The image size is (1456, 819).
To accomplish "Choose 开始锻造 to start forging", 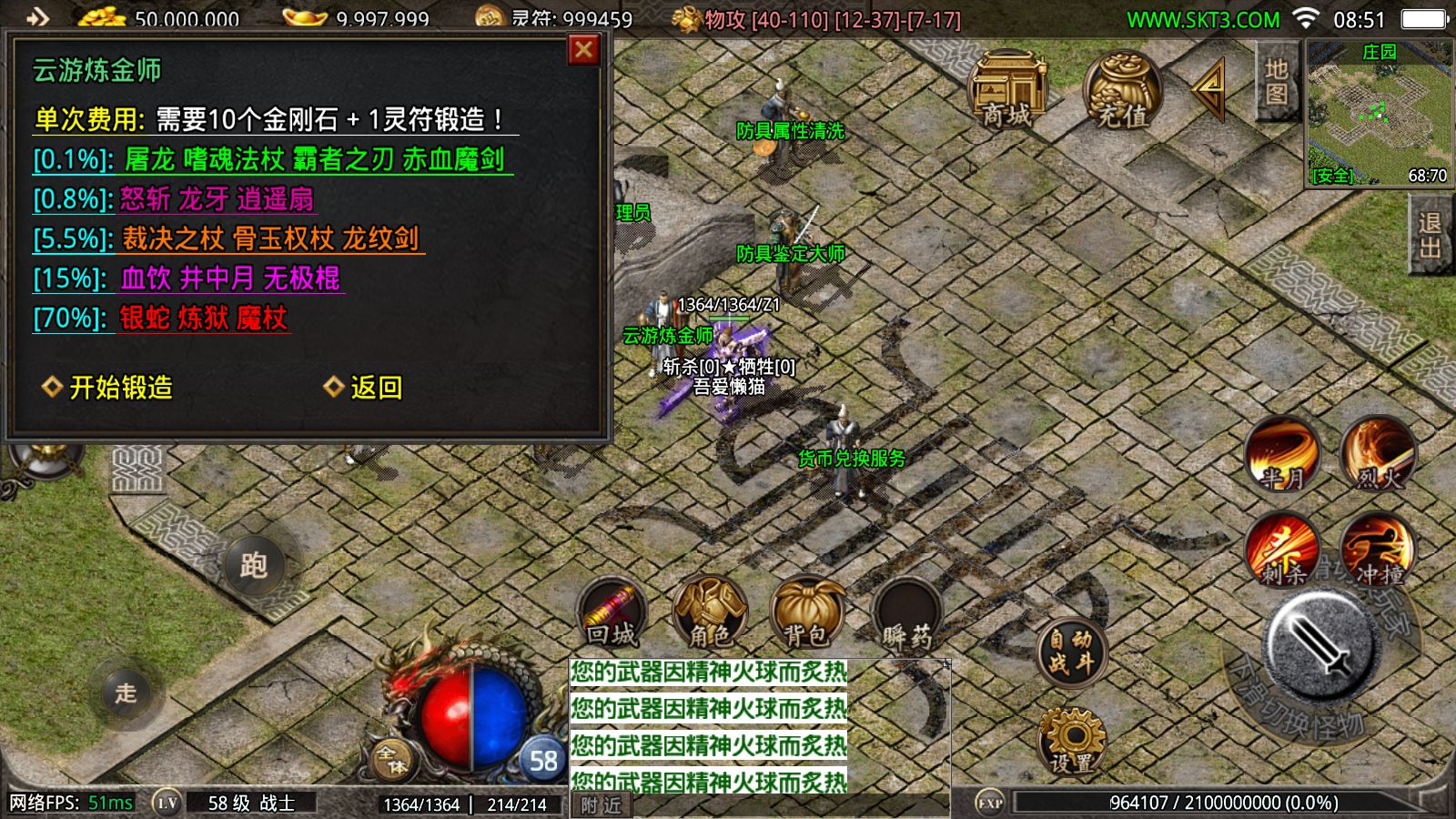I will tap(109, 388).
